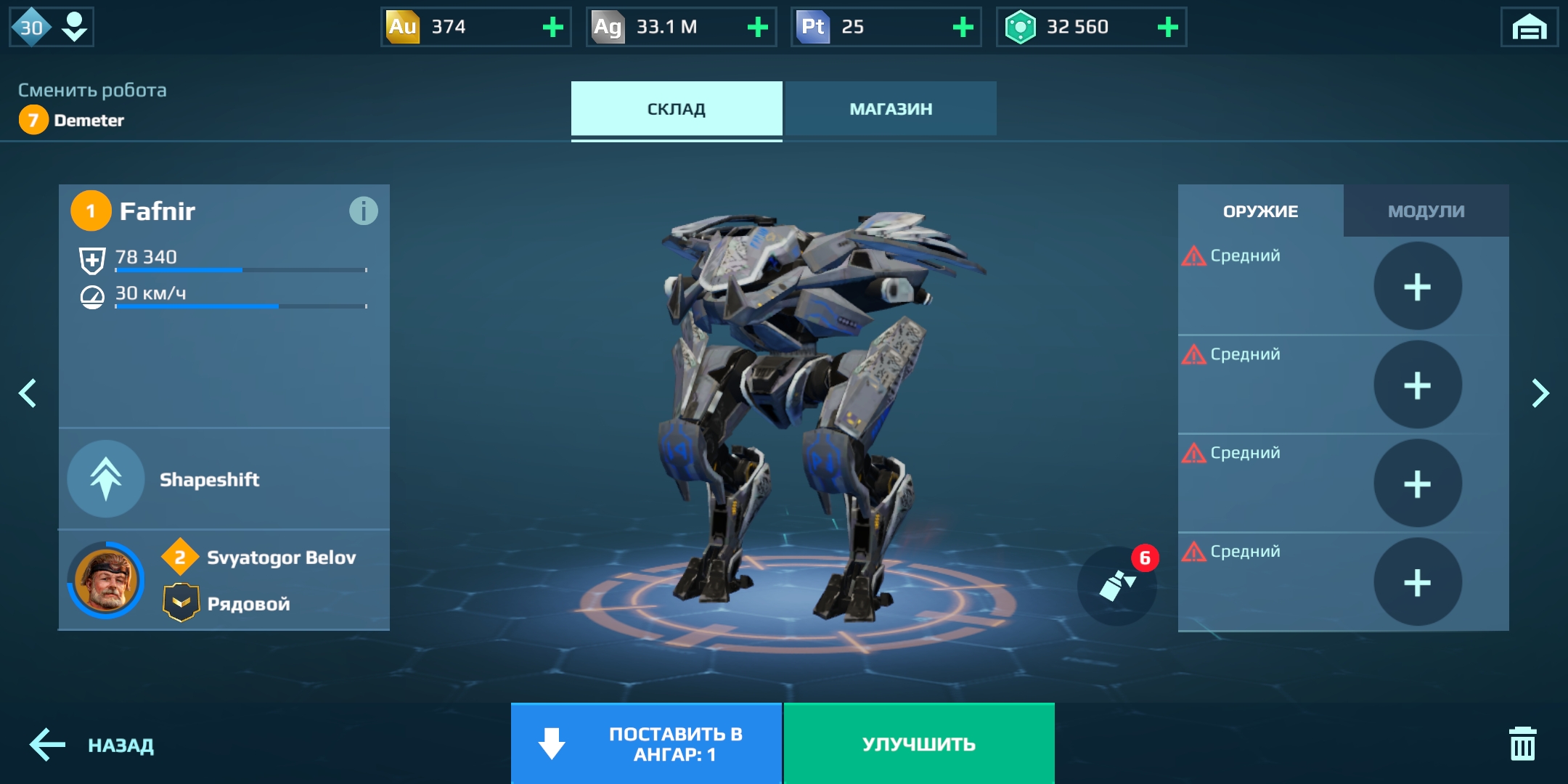1568x784 pixels.
Task: Switch to the СКЛАД tab
Action: click(x=676, y=109)
